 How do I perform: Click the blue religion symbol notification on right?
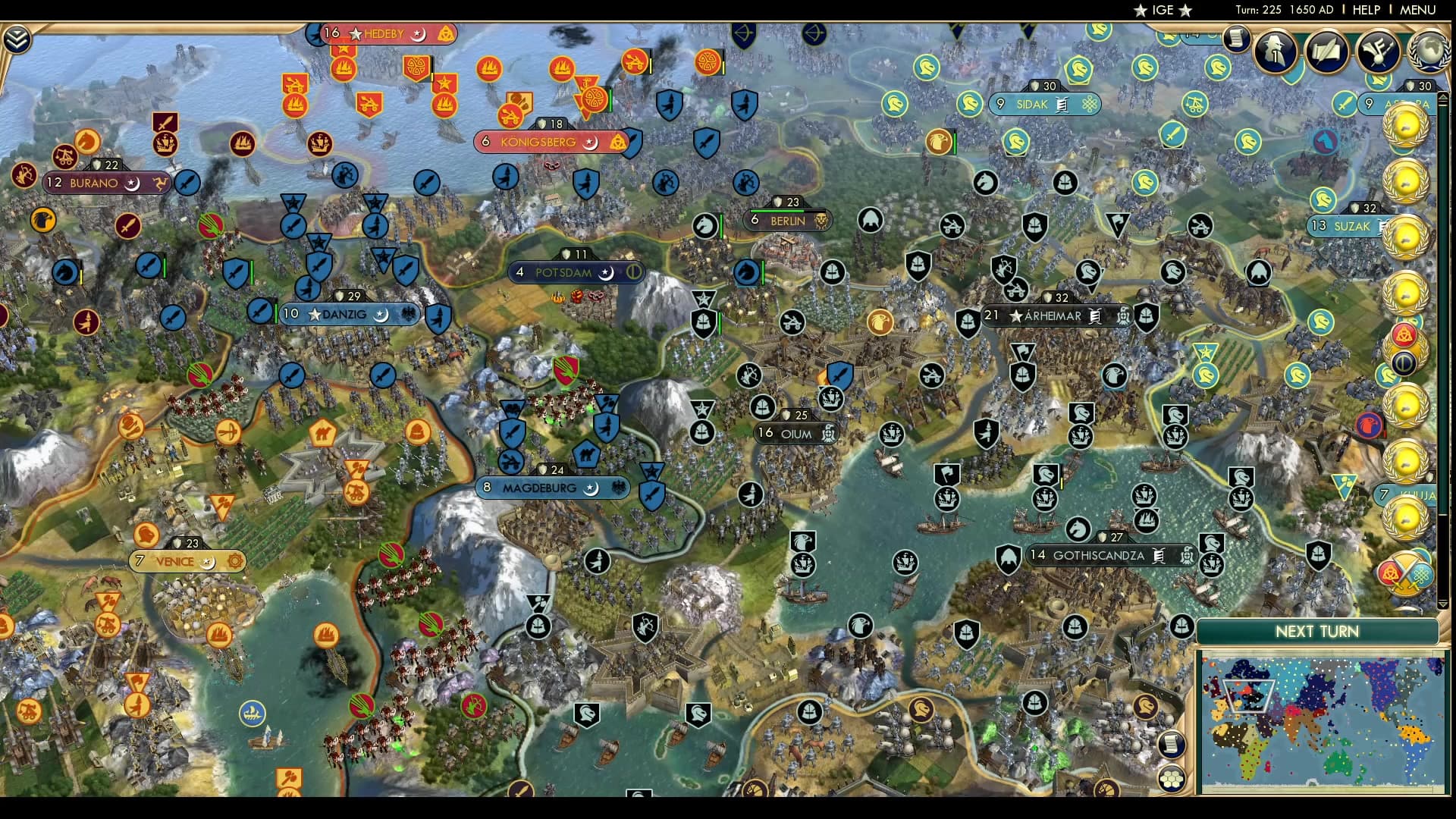coord(1404,361)
